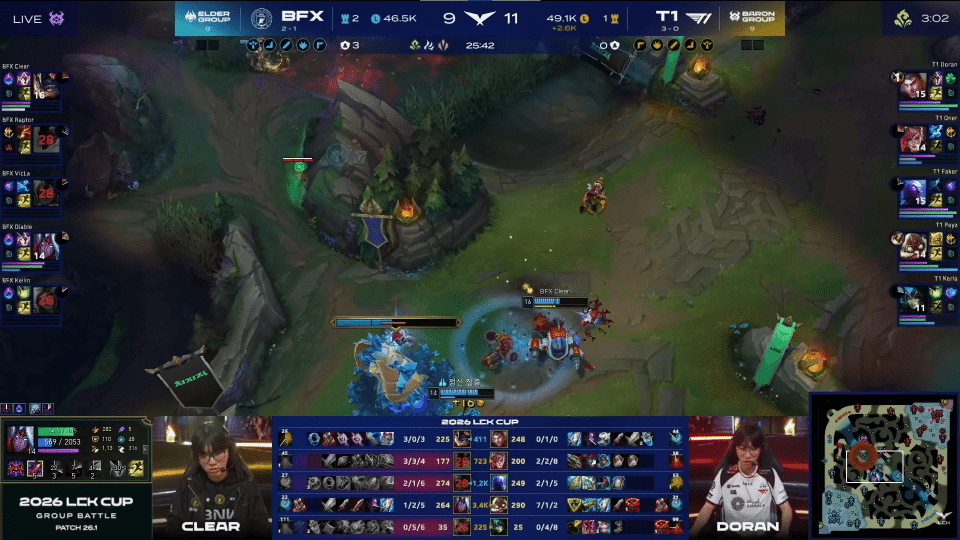Viewport: 960px width, 540px height.
Task: Select BFX Raptor's champion portrait
Action: click(x=45, y=141)
